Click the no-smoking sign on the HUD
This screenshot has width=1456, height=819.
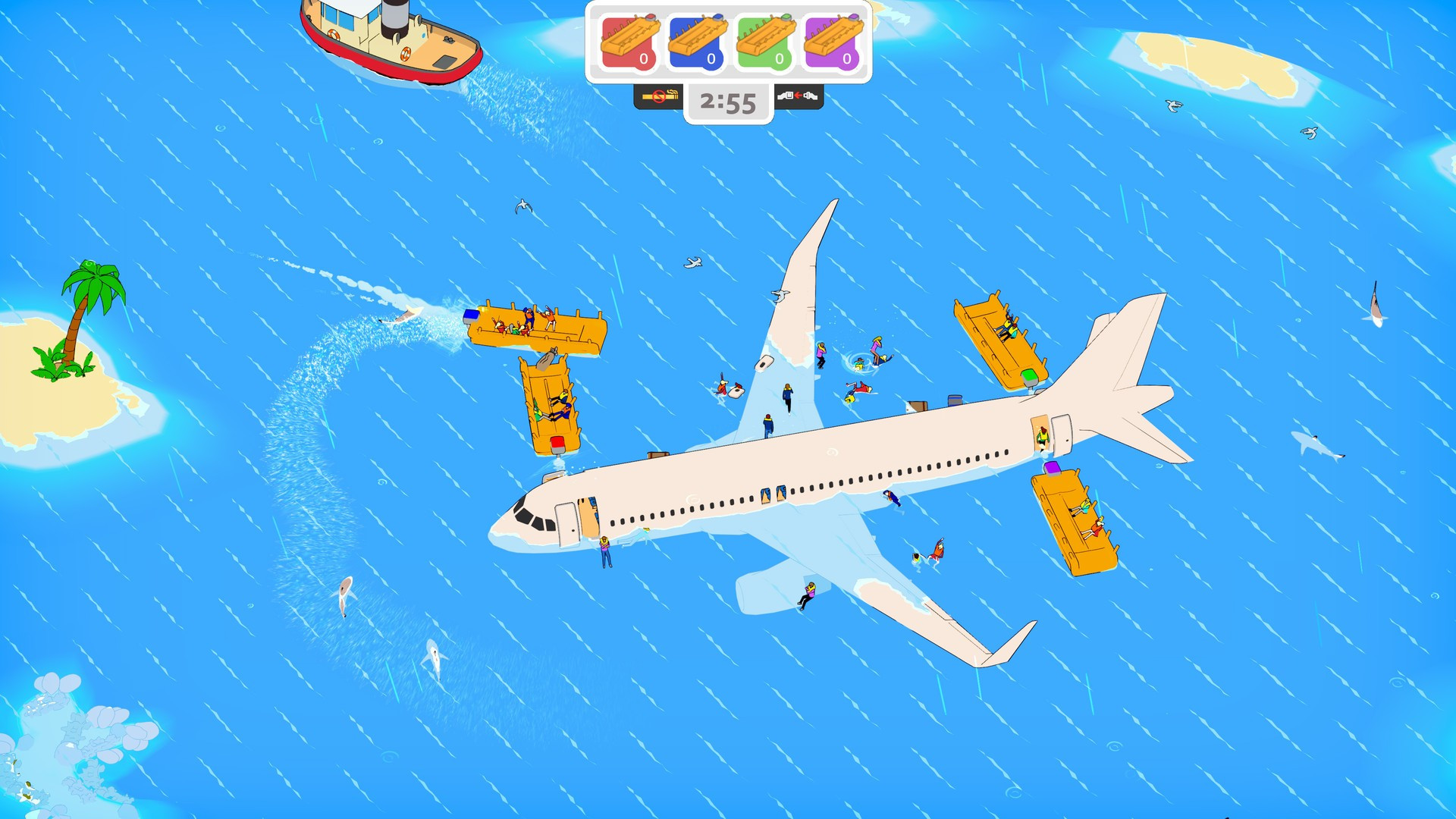[659, 98]
